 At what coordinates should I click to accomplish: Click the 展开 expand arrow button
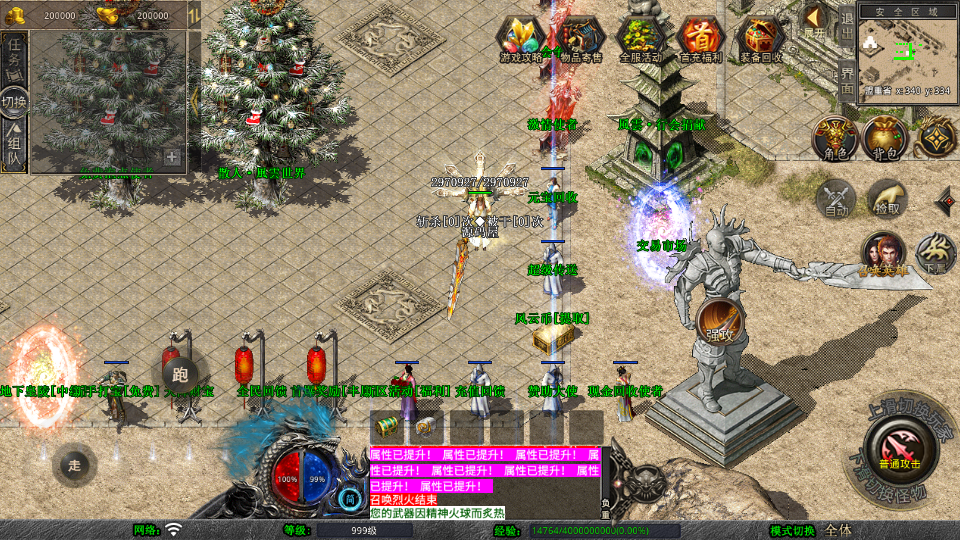click(x=815, y=20)
